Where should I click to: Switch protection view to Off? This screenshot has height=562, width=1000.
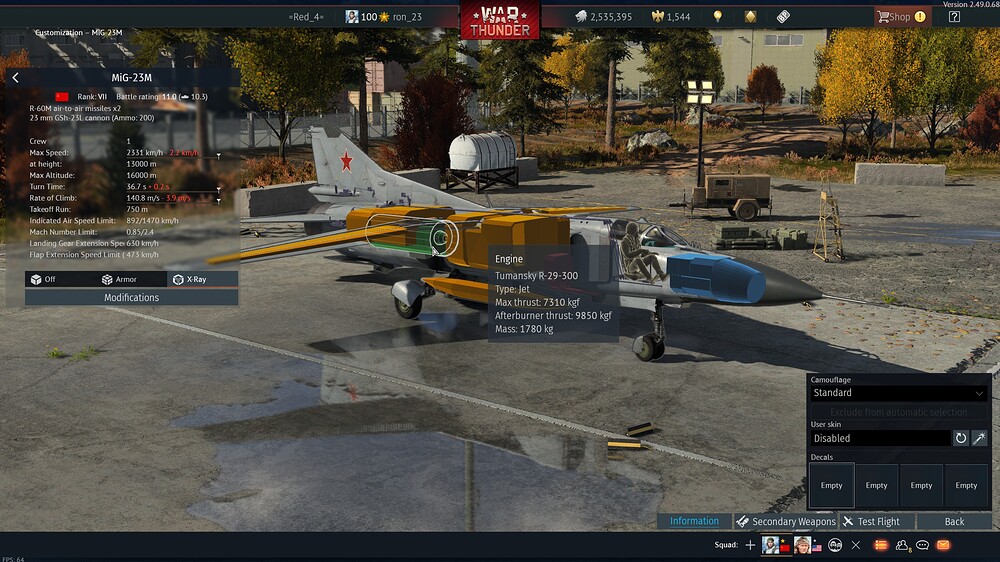click(43, 279)
